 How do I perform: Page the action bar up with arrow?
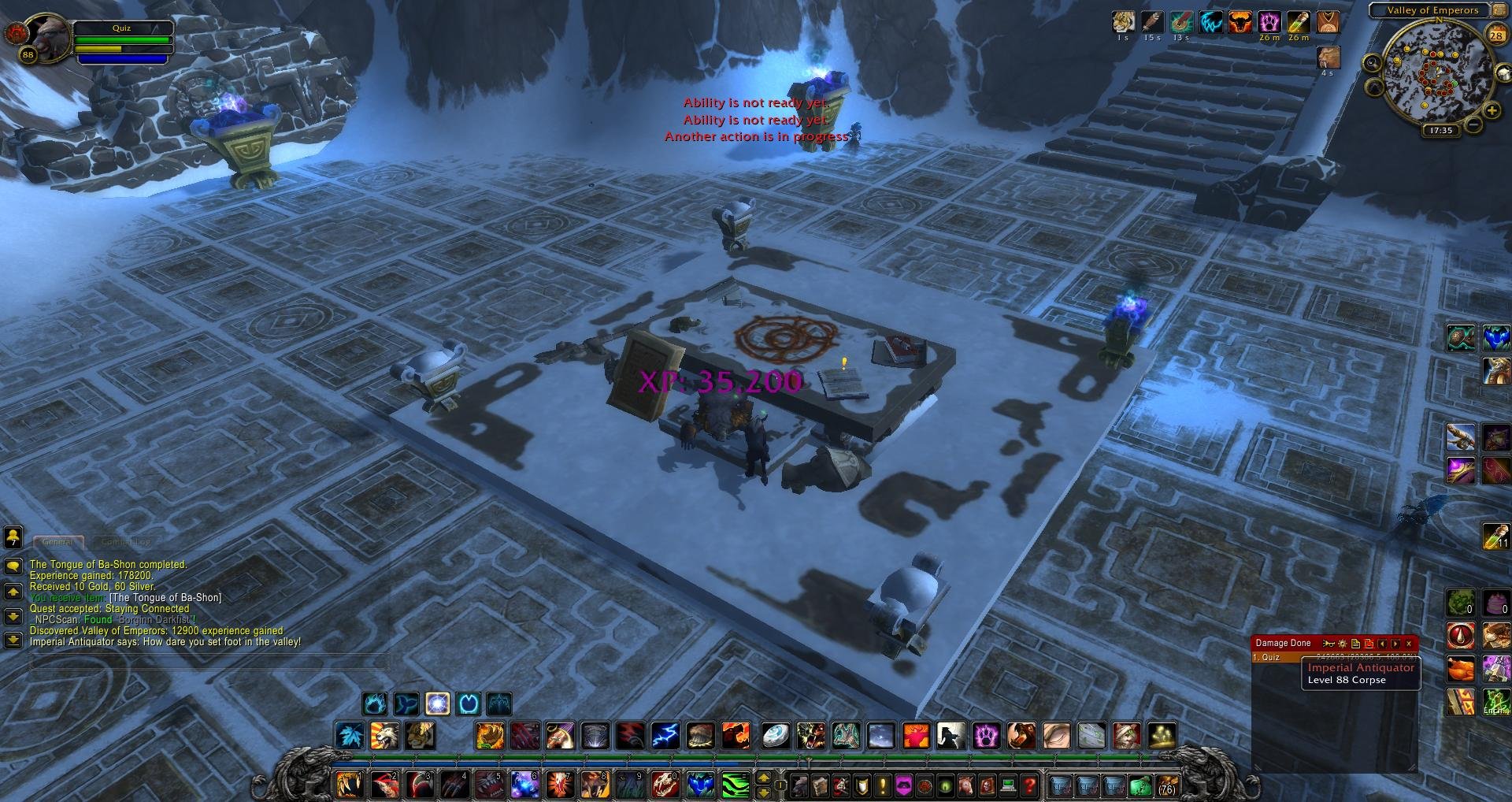(762, 778)
